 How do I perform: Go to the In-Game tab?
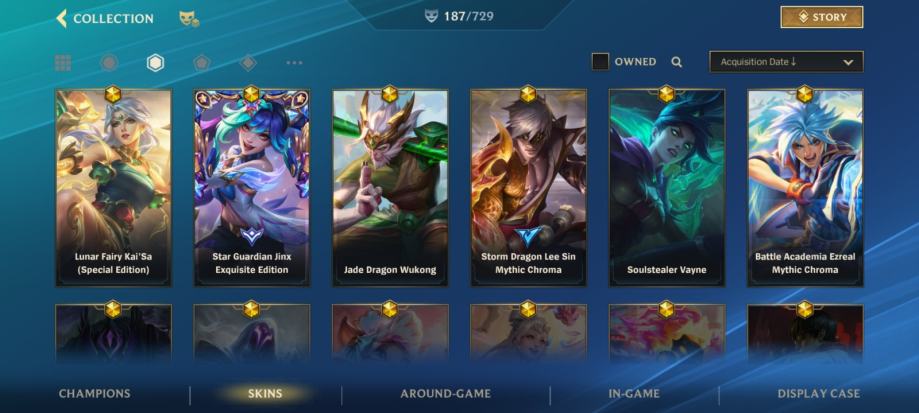(634, 394)
